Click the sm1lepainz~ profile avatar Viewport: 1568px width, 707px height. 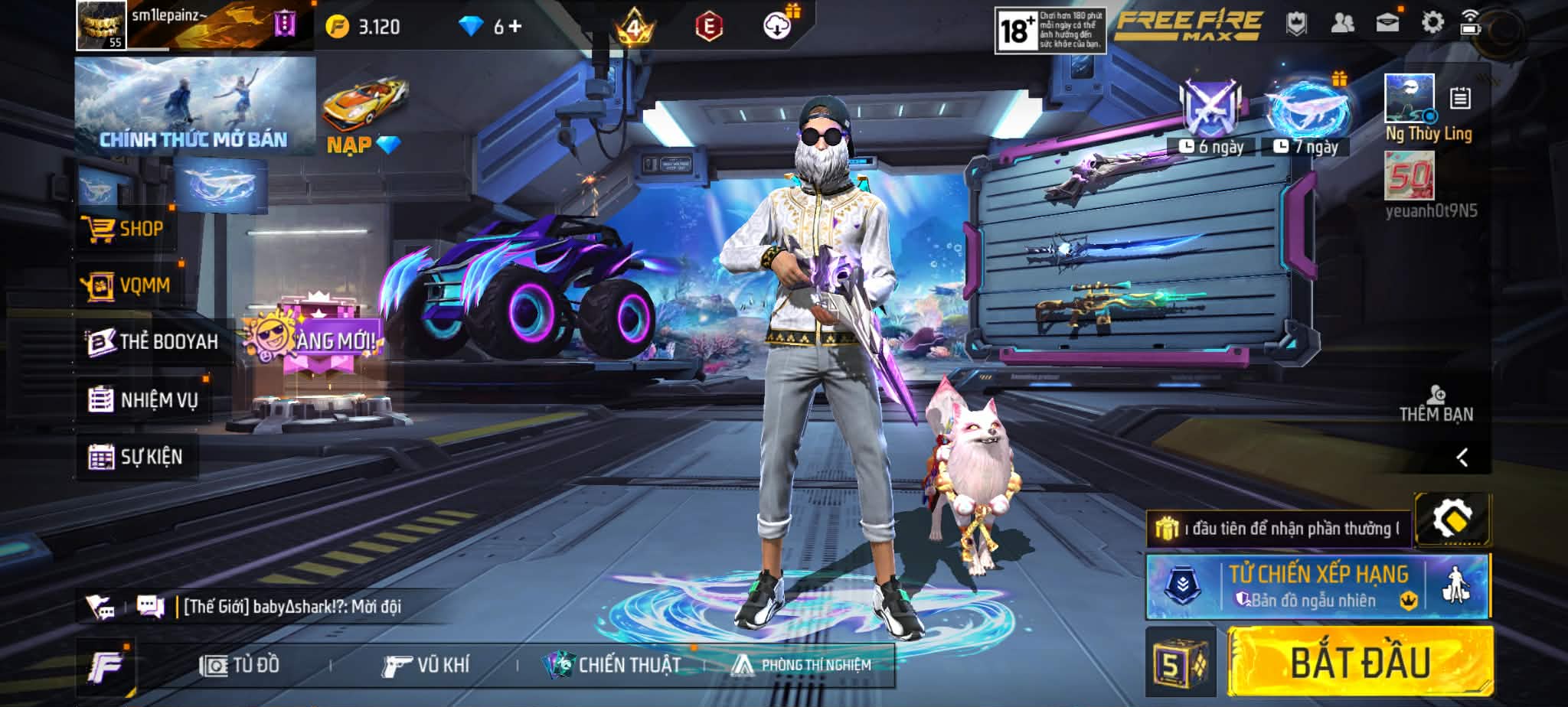click(100, 23)
